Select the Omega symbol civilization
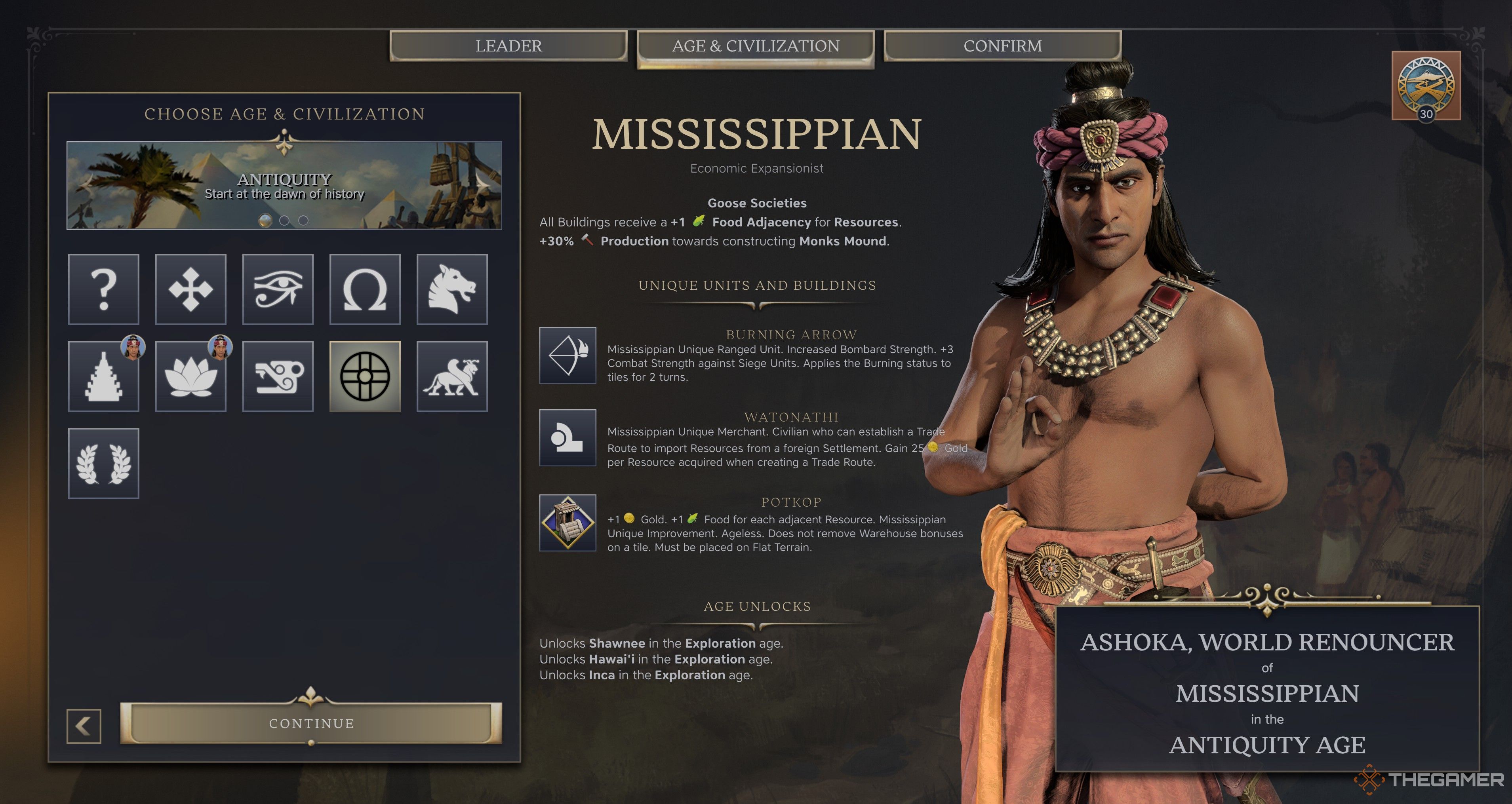The width and height of the screenshot is (1512, 804). pyautogui.click(x=364, y=289)
